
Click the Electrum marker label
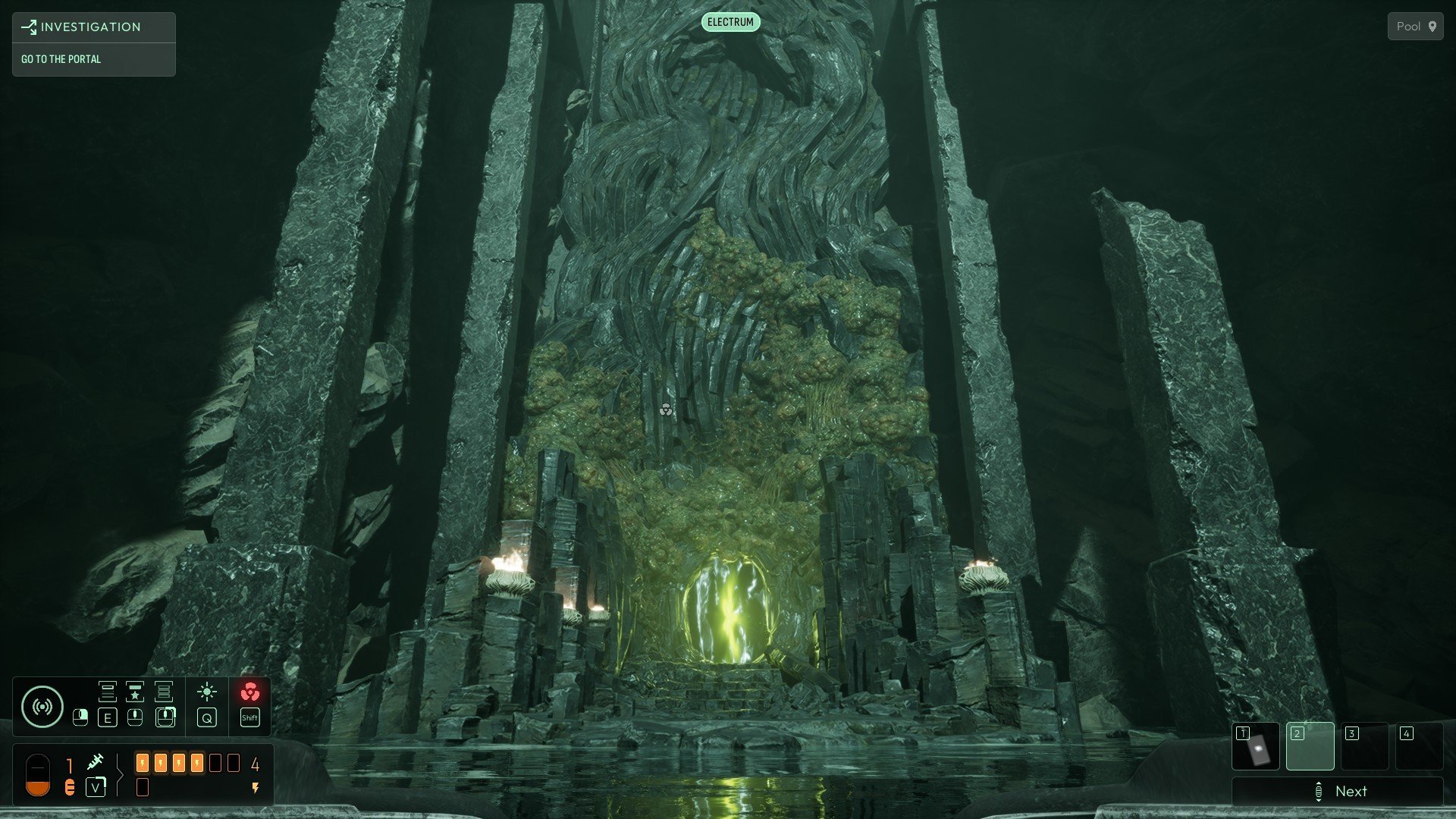click(x=730, y=22)
